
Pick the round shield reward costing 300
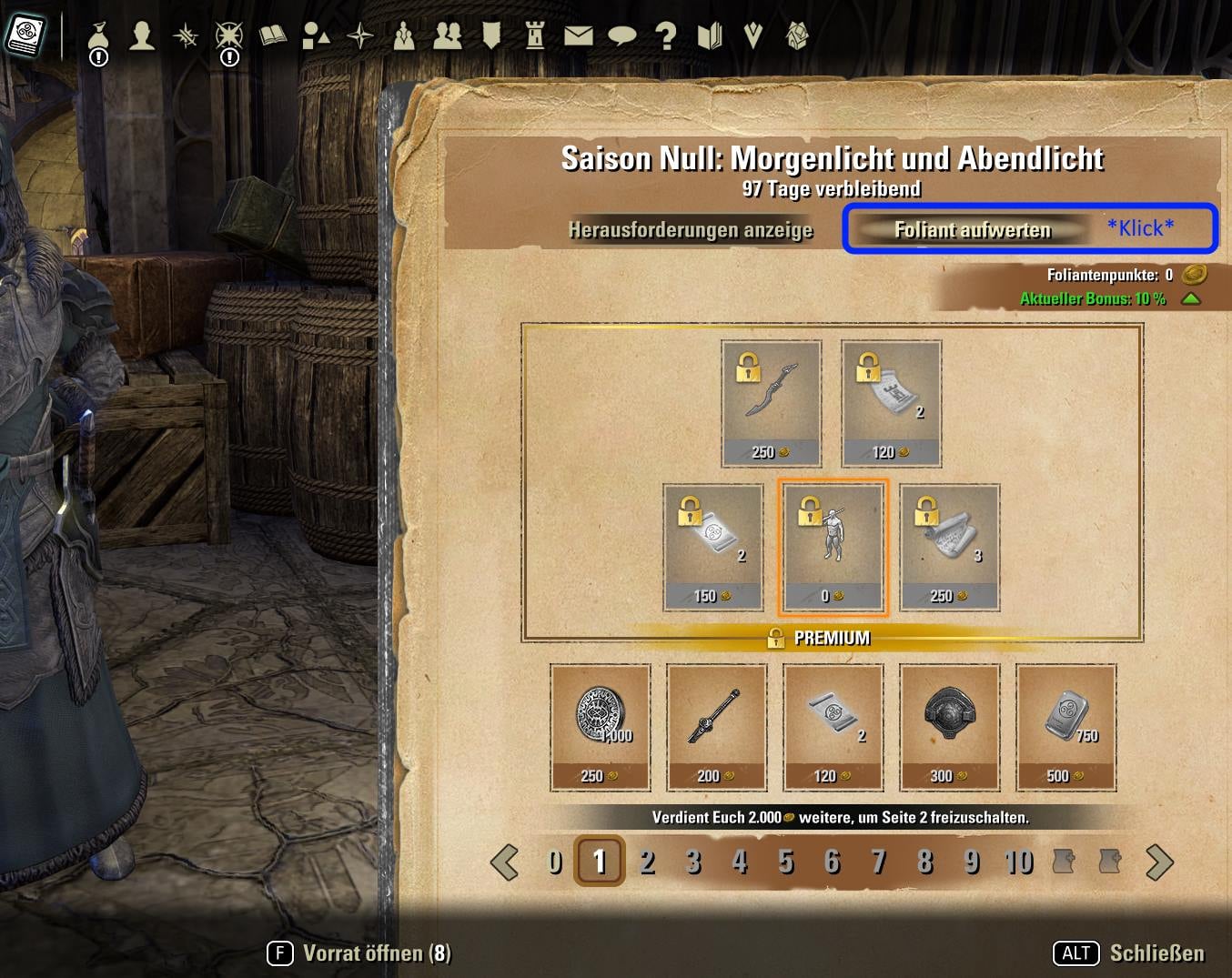click(x=949, y=726)
